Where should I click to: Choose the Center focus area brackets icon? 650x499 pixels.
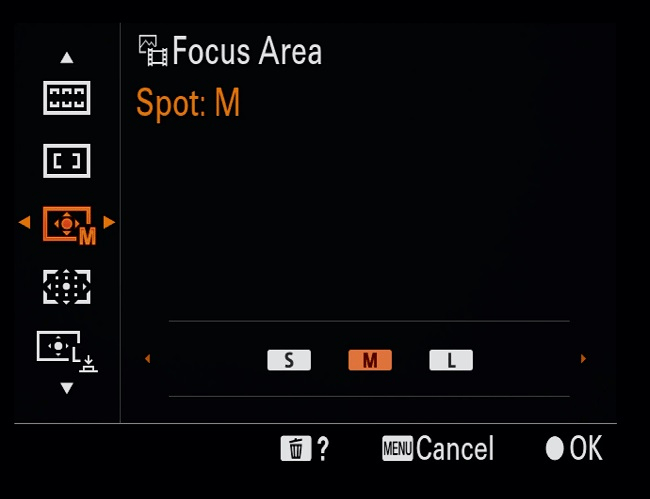point(67,159)
